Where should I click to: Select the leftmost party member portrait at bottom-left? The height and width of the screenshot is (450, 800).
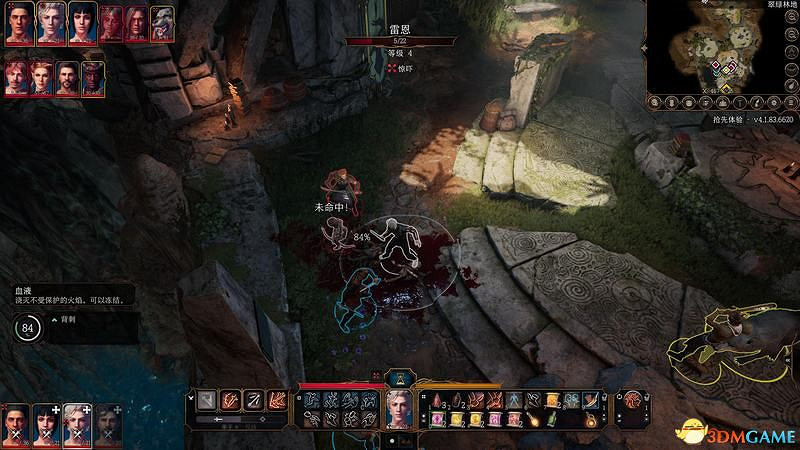click(16, 424)
